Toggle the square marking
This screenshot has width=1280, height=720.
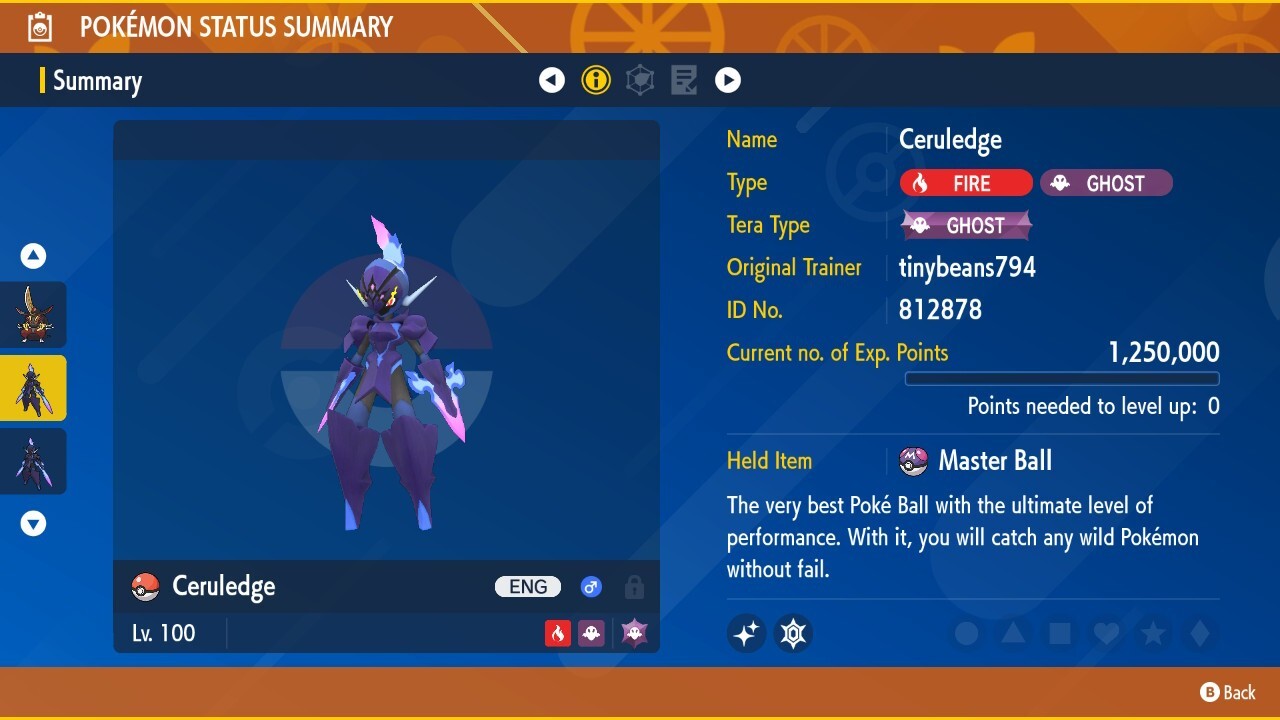pos(1059,634)
